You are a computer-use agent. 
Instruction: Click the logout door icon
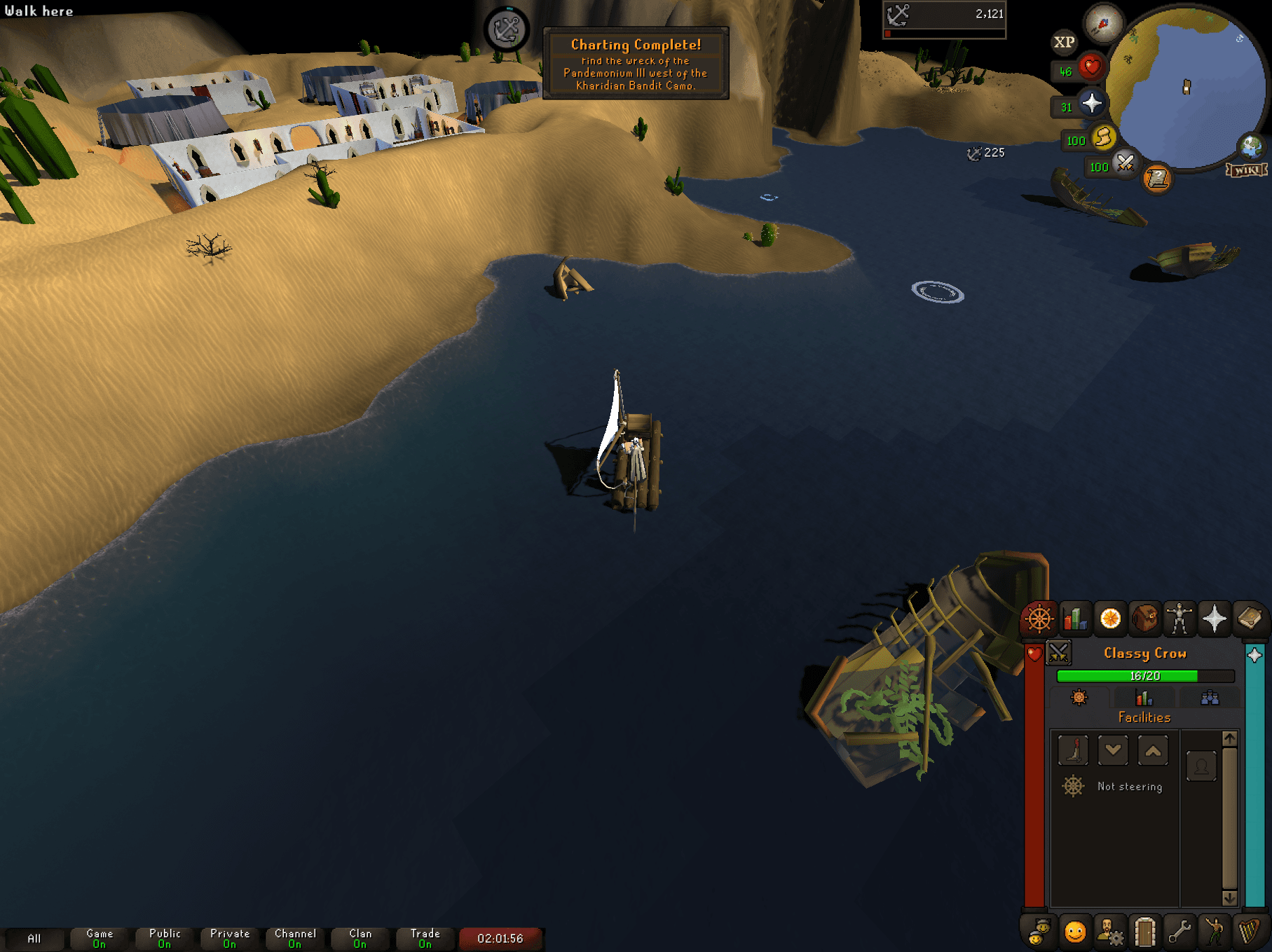pos(1144,932)
